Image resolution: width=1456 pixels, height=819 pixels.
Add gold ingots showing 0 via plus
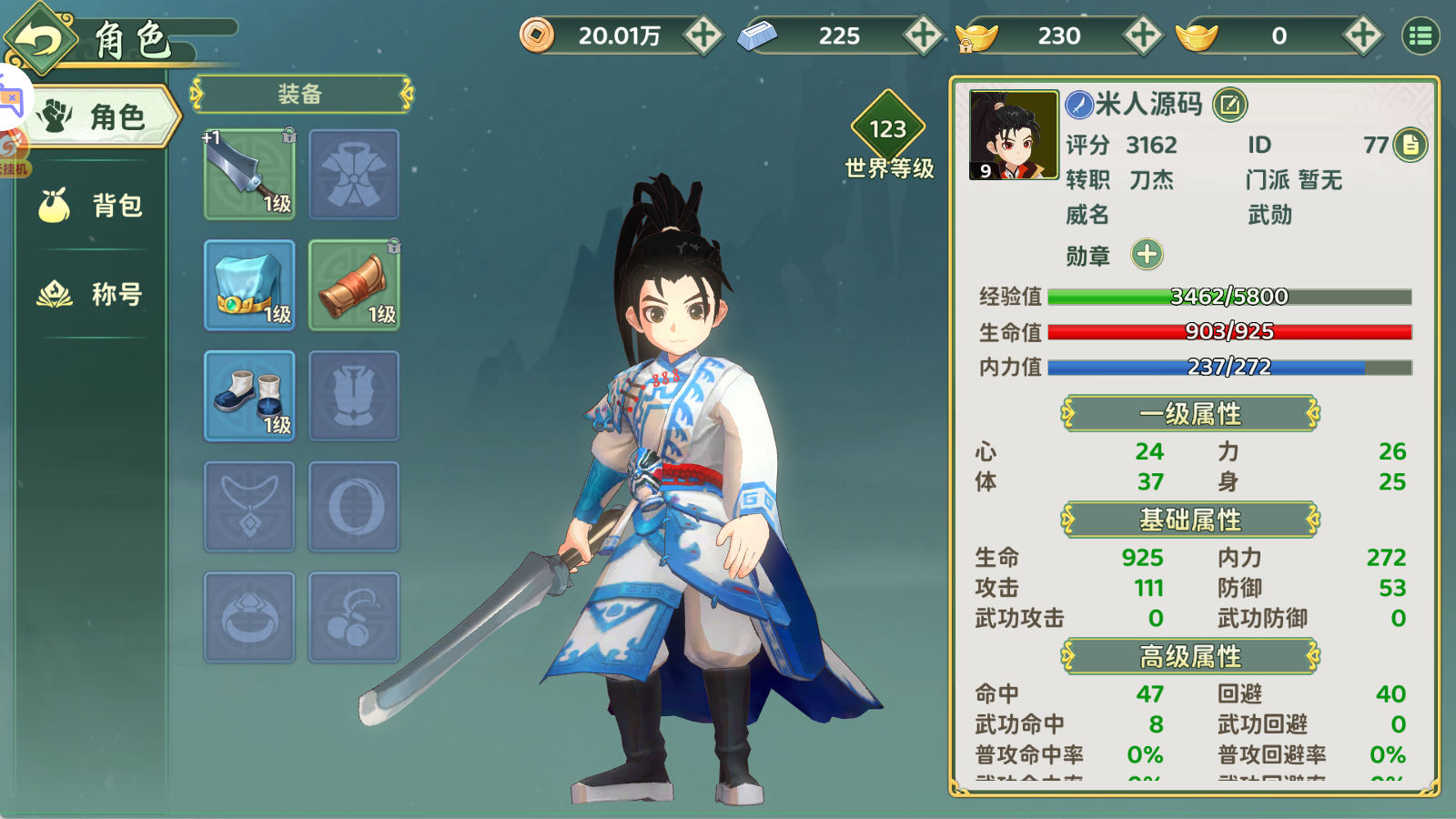pos(1362,35)
